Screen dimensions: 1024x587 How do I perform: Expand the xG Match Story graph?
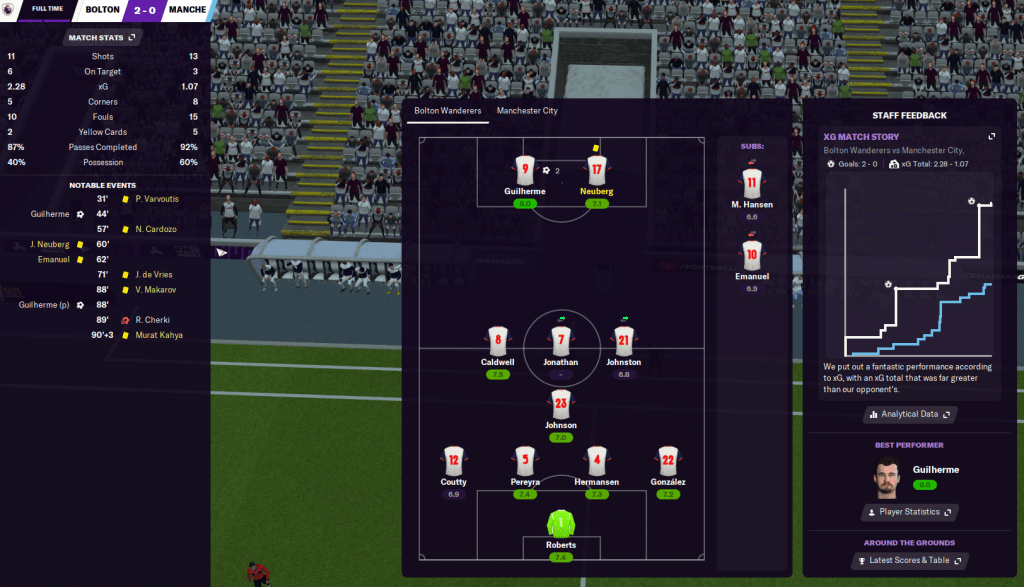tap(991, 136)
